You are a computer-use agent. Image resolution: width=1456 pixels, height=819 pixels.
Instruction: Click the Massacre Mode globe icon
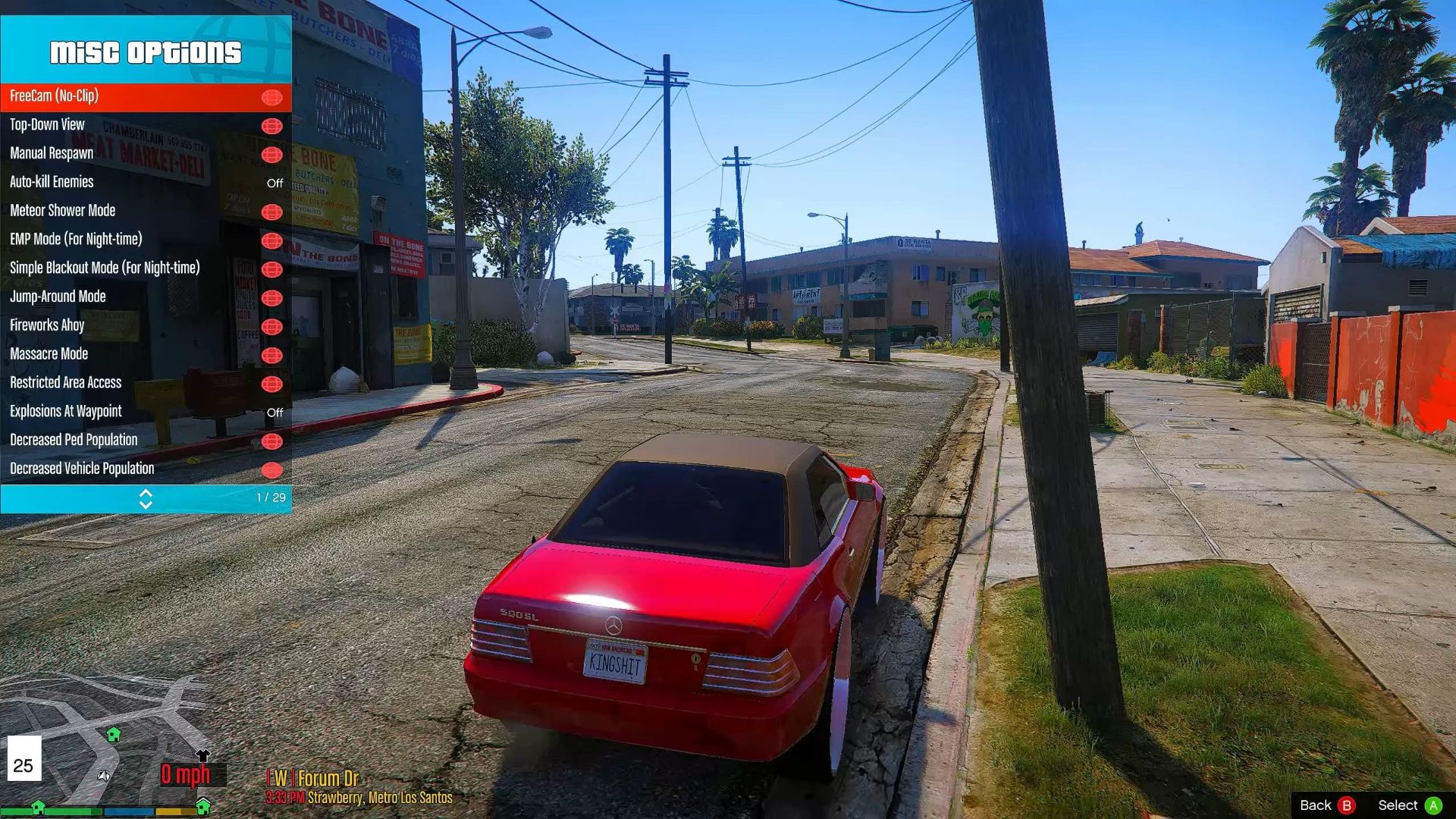tap(272, 355)
